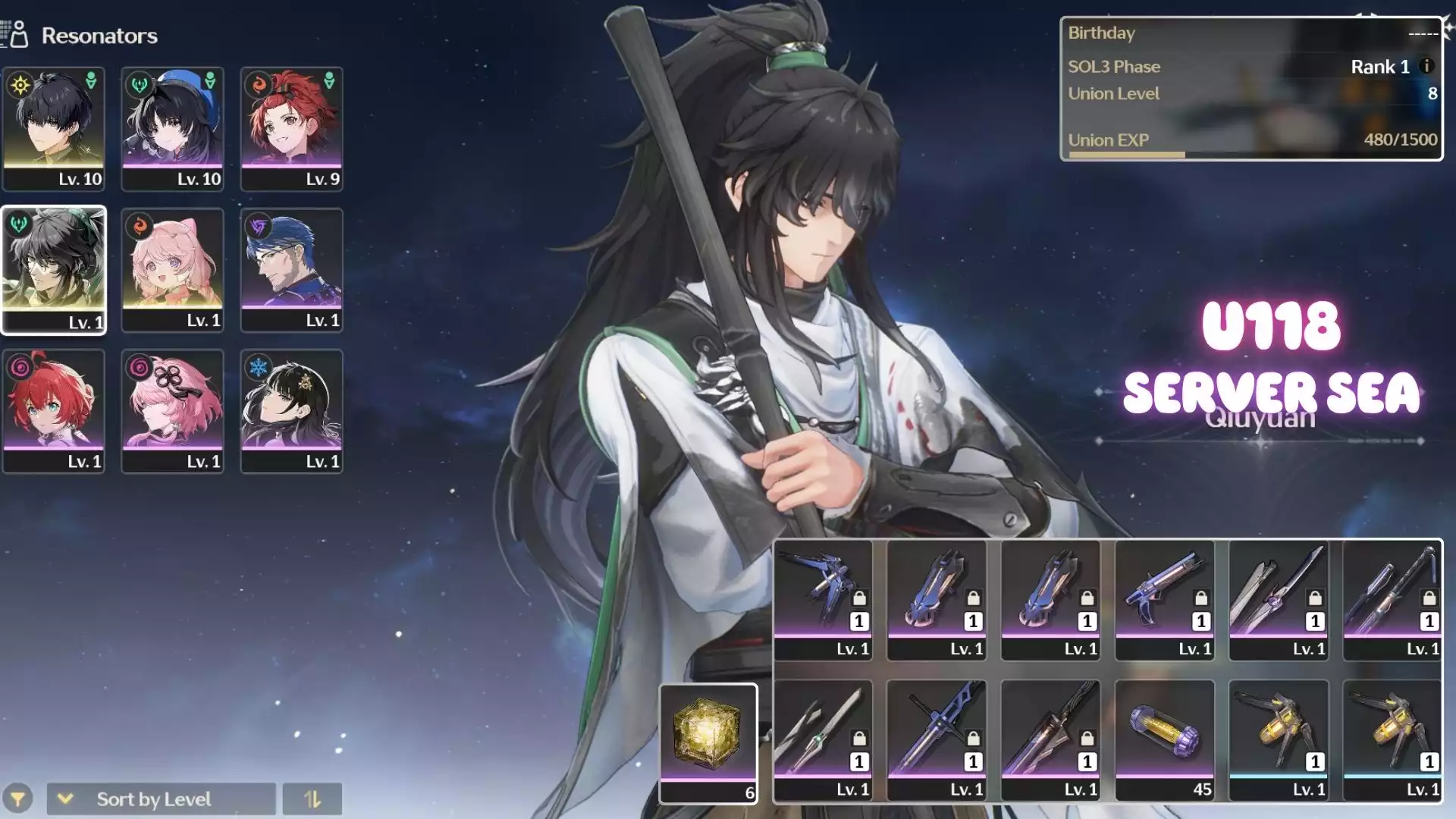Open the yellow filter funnel button
The image size is (1456, 819).
17,799
